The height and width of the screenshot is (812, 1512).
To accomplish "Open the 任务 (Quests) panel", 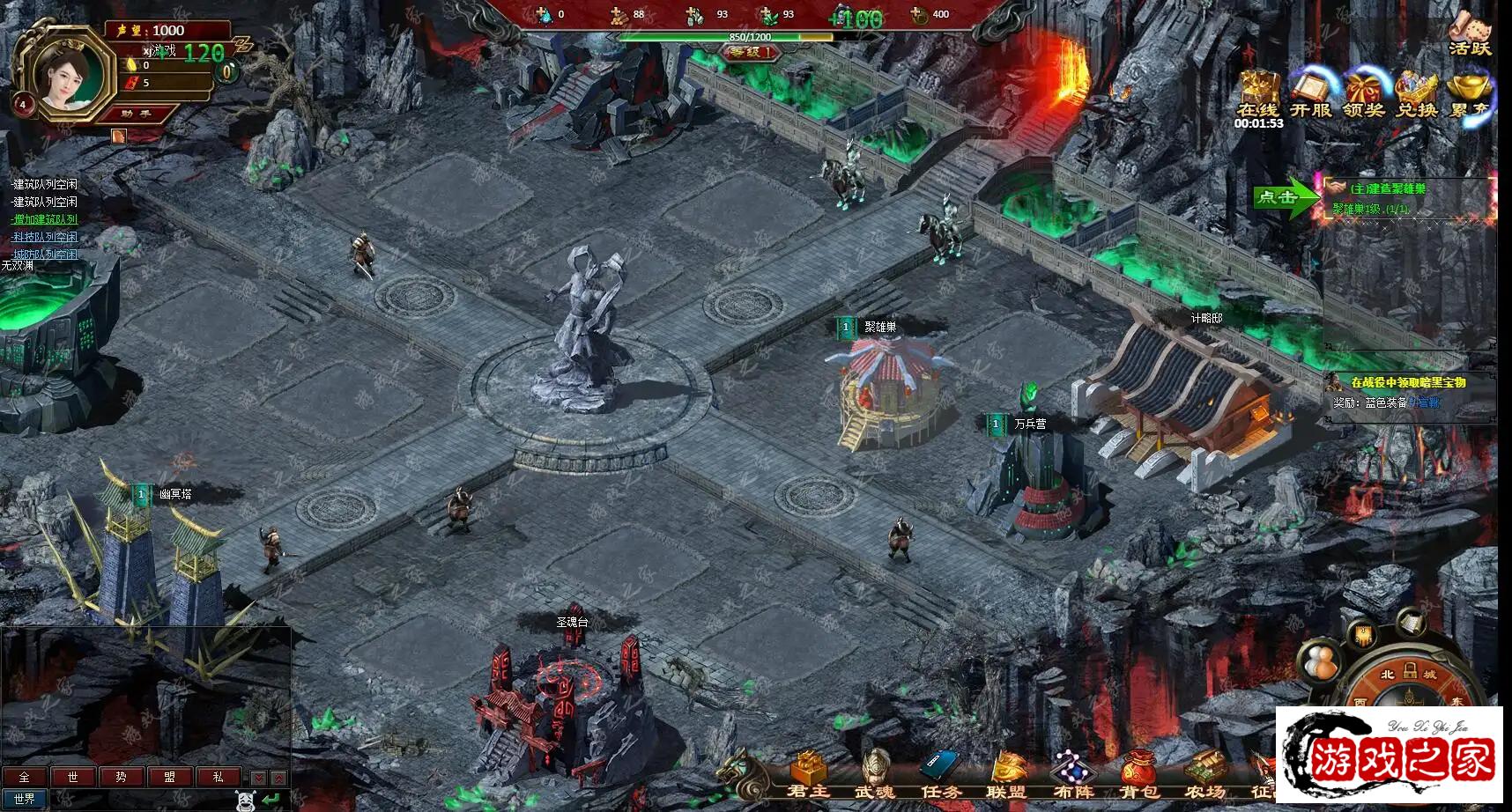I will (940, 774).
